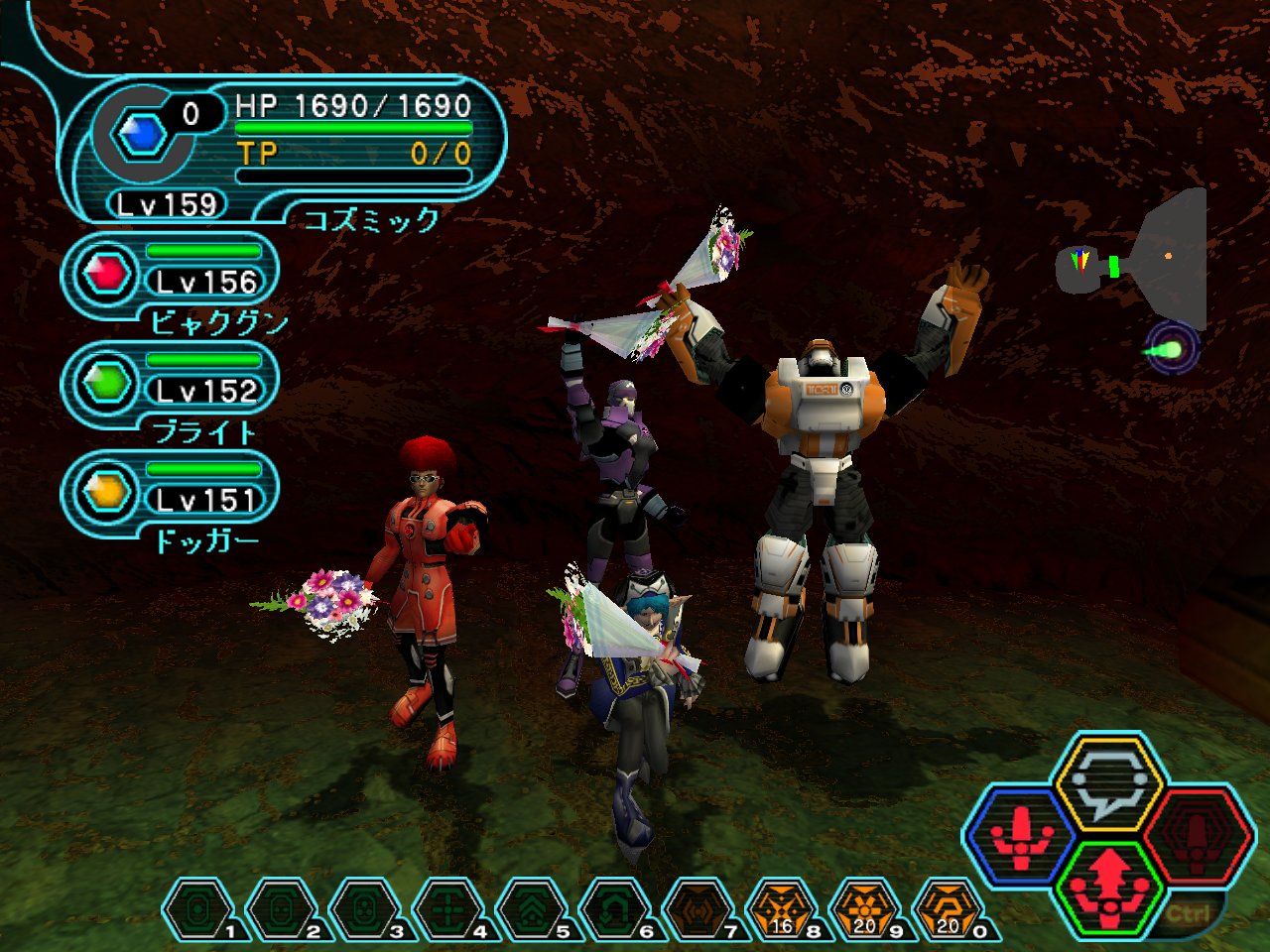Select hotbar slot 1
1270x952 pixels.
tap(198, 909)
